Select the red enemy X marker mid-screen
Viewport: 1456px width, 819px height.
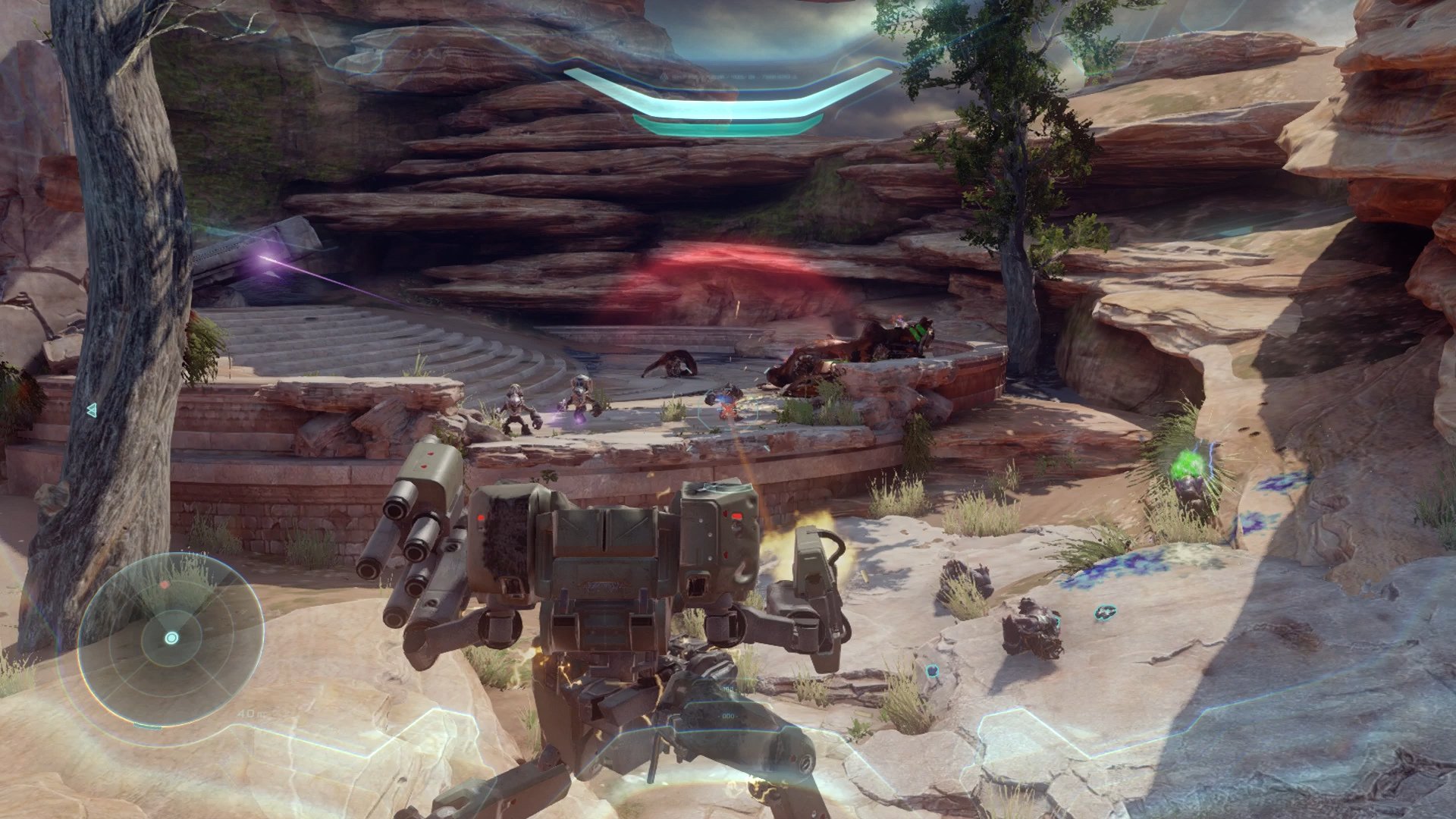[726, 409]
